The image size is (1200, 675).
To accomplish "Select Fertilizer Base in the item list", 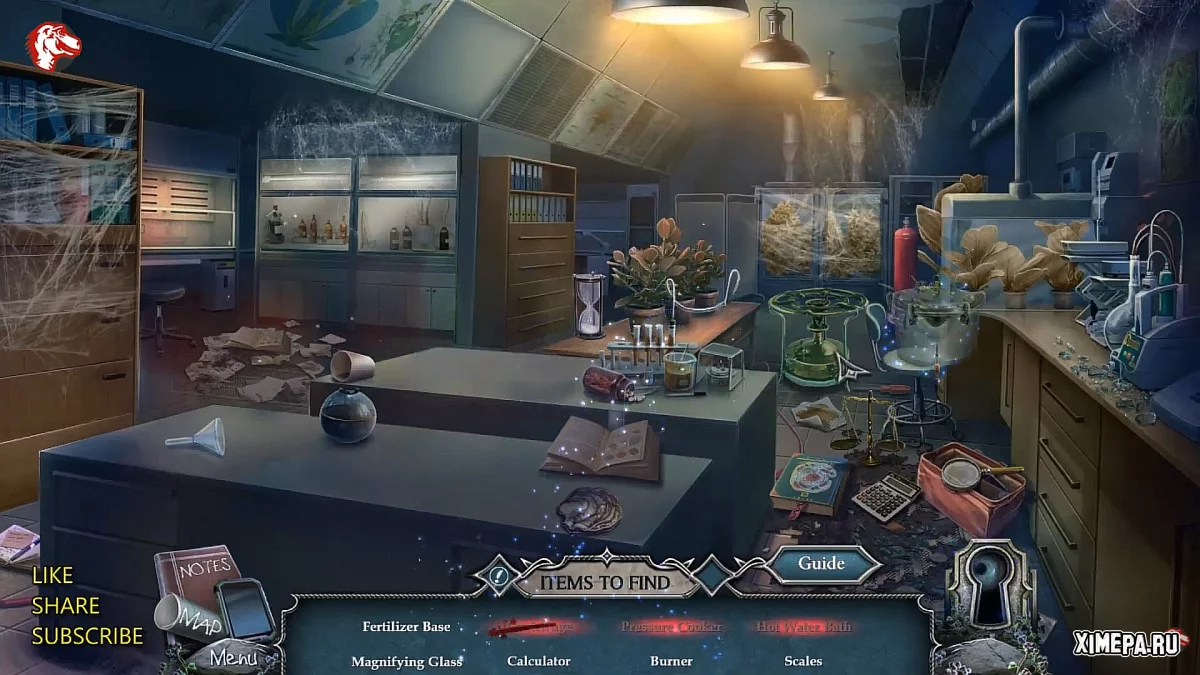I will (406, 627).
